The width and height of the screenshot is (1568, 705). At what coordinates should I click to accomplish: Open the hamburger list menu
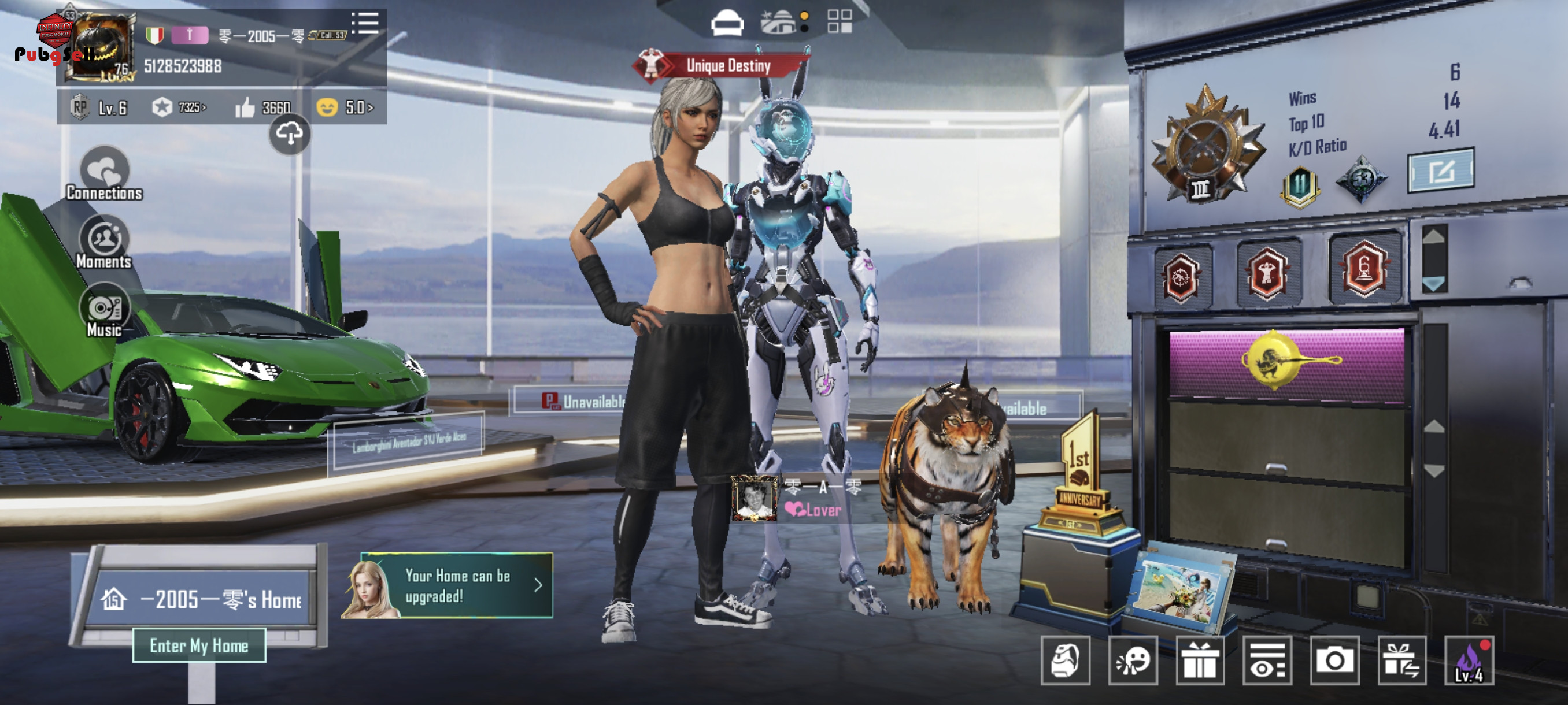point(365,23)
